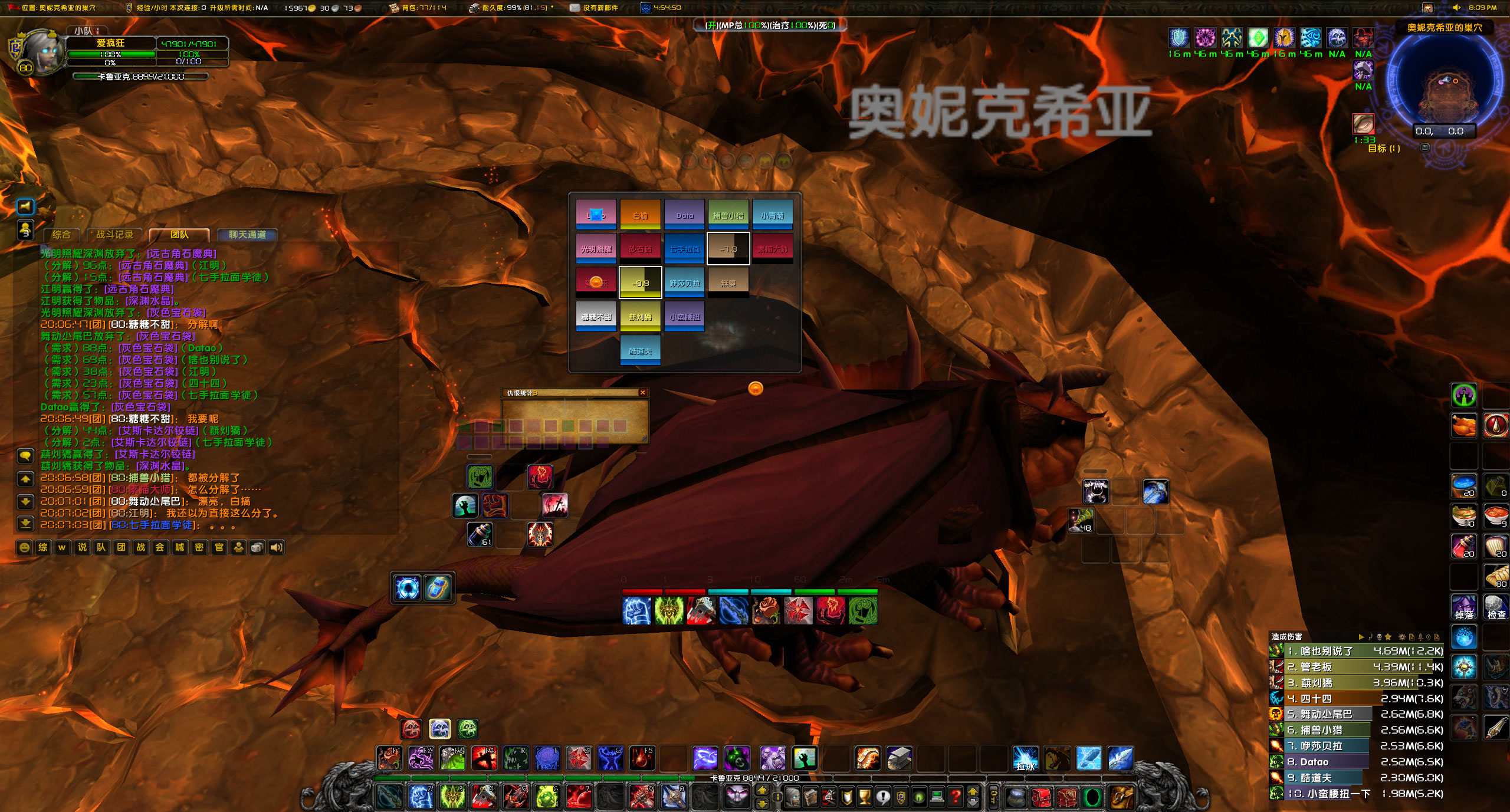Open Skada options via the gear icon on 造成伤害
The image size is (1510, 812).
tap(1403, 637)
